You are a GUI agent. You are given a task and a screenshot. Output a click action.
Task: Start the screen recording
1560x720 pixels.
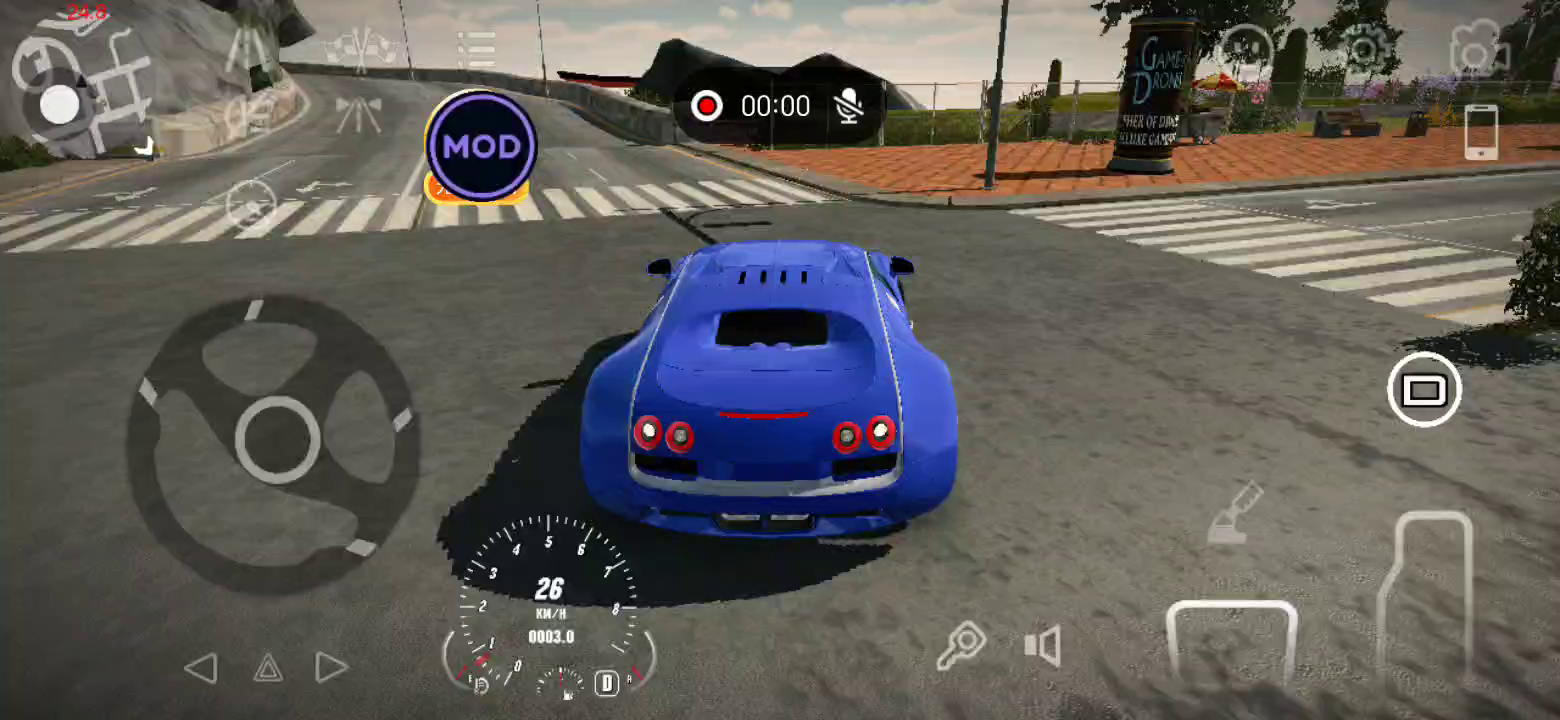[707, 106]
